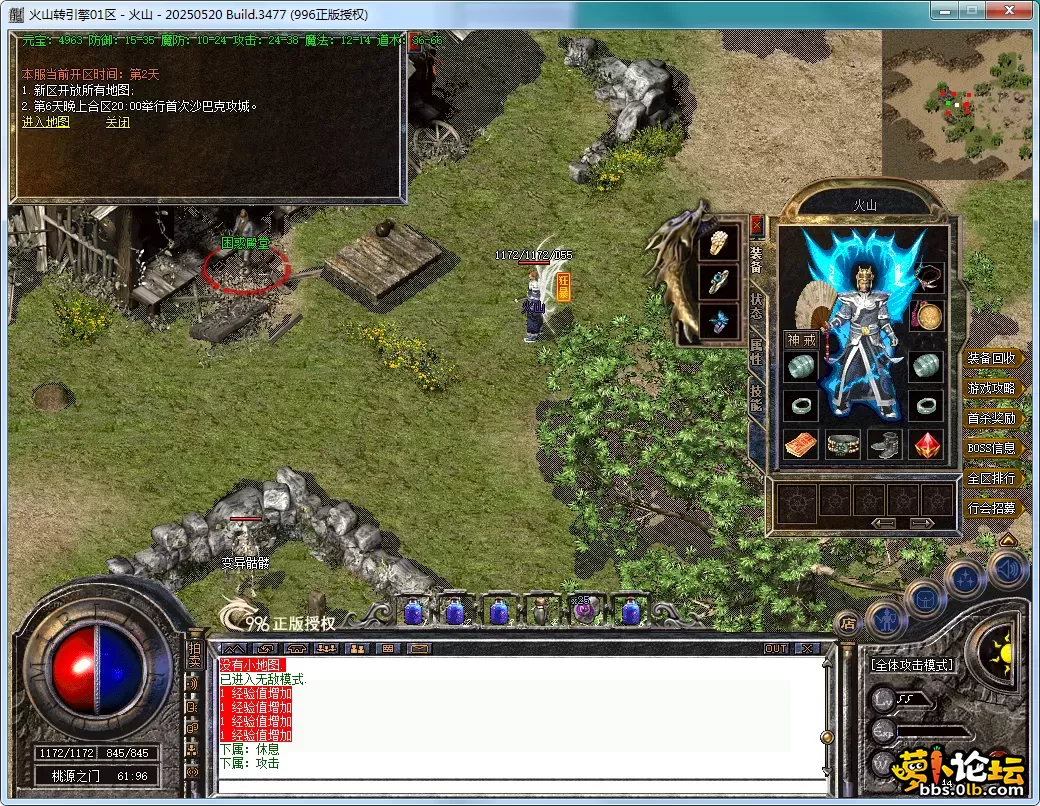Close the character equipment panel
Screen dimensions: 1040x806
pos(756,225)
